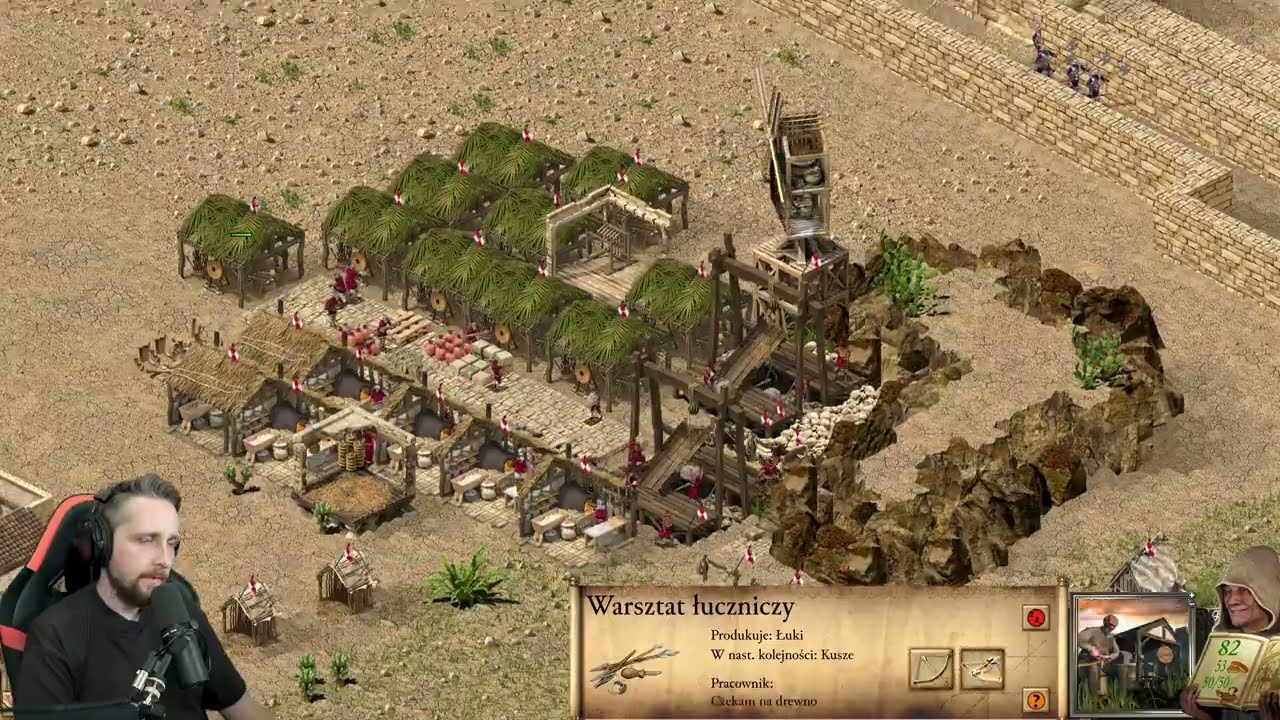Open help with the question mark button
The image size is (1280, 720).
coord(1036,699)
